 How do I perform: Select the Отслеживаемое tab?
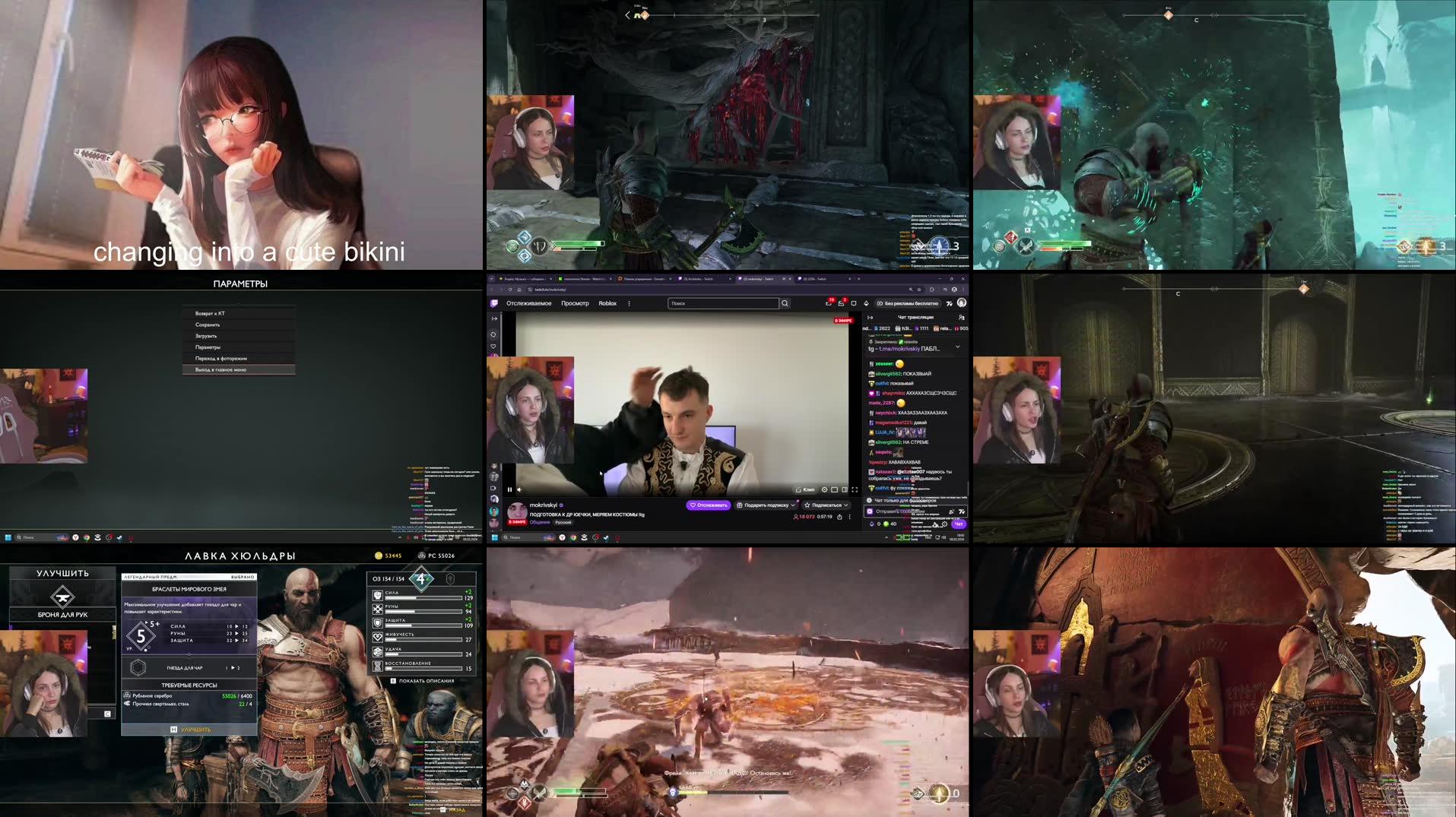pos(529,303)
